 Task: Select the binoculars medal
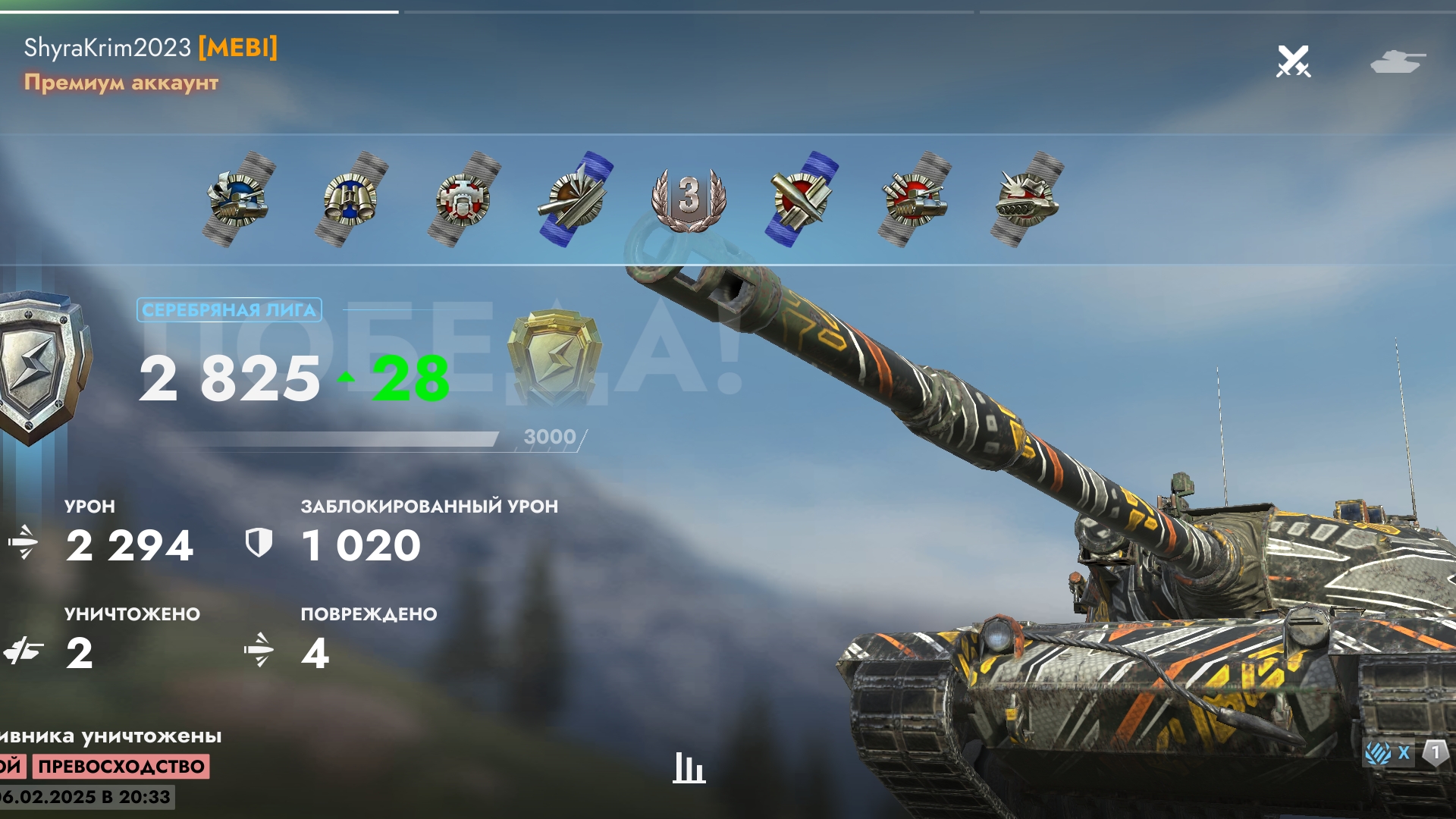tap(350, 199)
